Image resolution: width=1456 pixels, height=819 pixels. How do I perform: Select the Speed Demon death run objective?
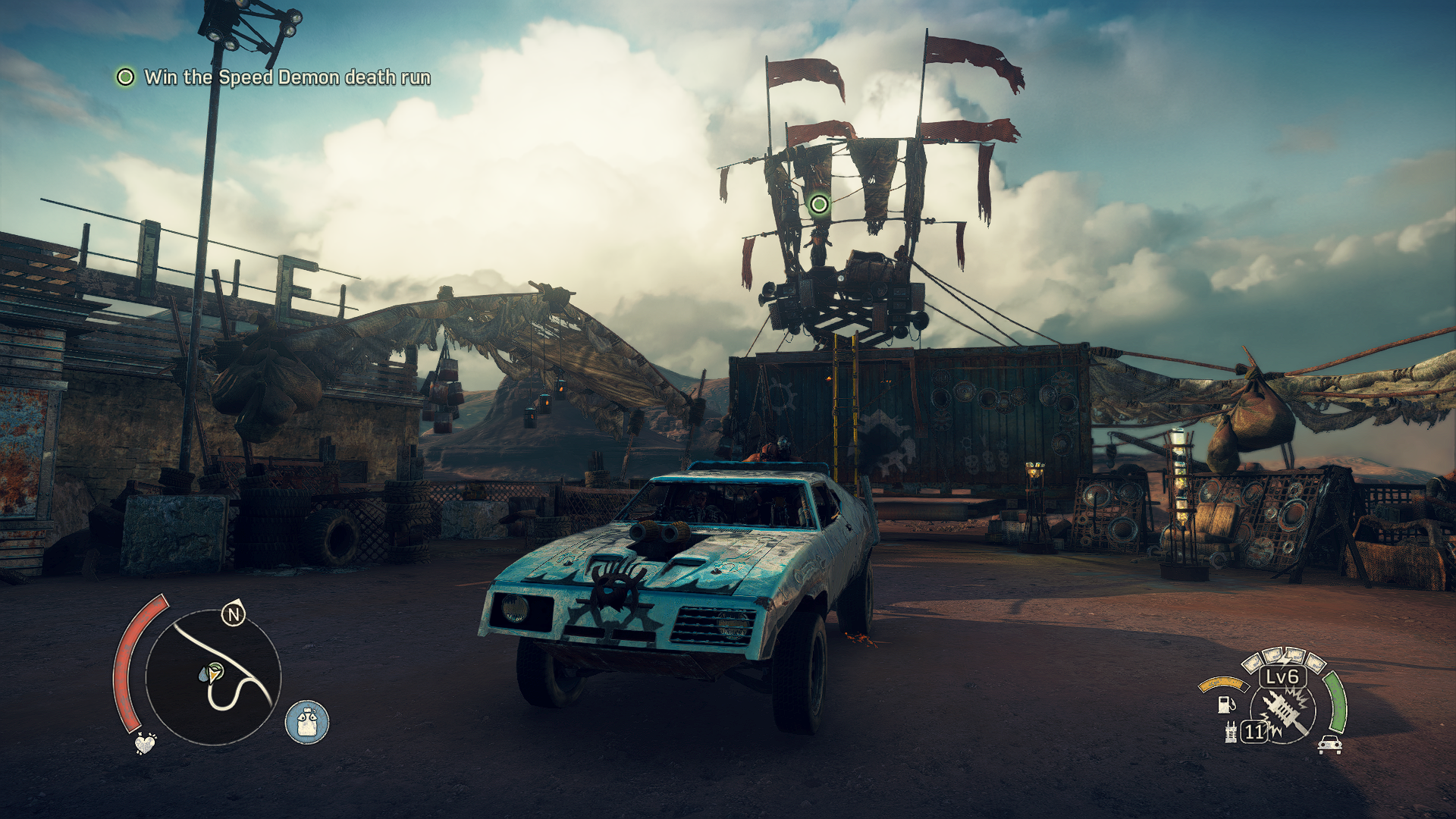pos(287,77)
